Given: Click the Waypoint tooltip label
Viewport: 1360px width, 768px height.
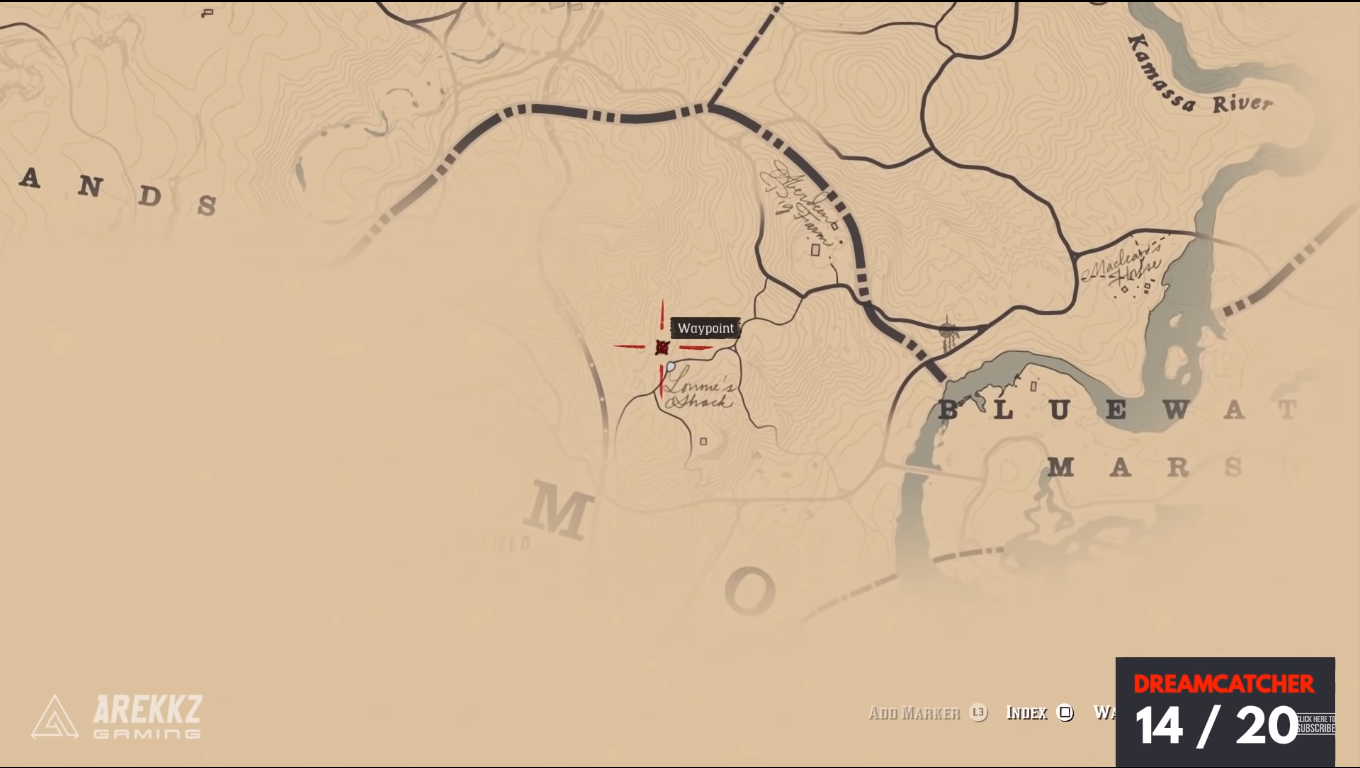Looking at the screenshot, I should pyautogui.click(x=706, y=328).
